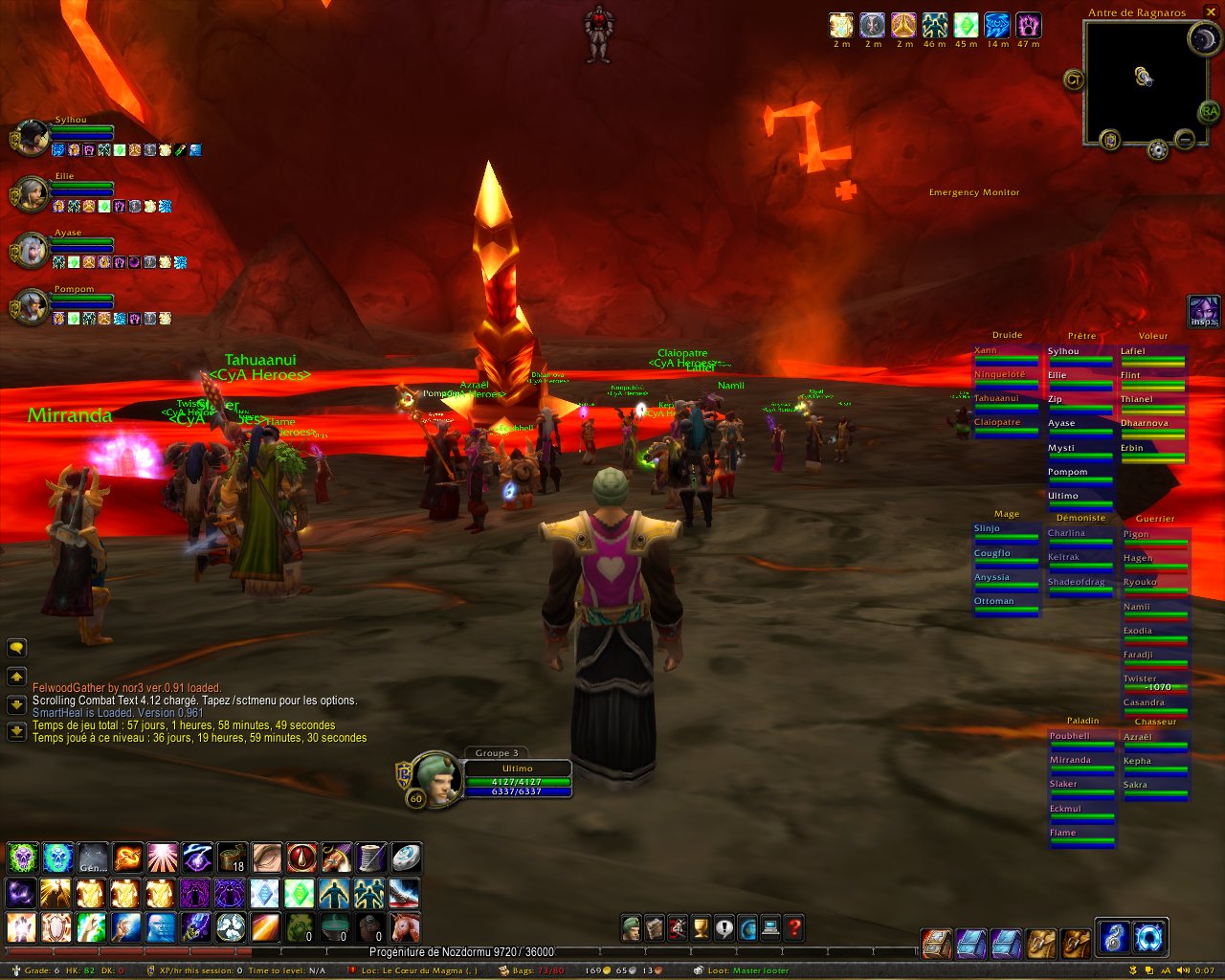This screenshot has width=1225, height=980.
Task: Open the gear settings button under the minimap
Action: [1158, 149]
